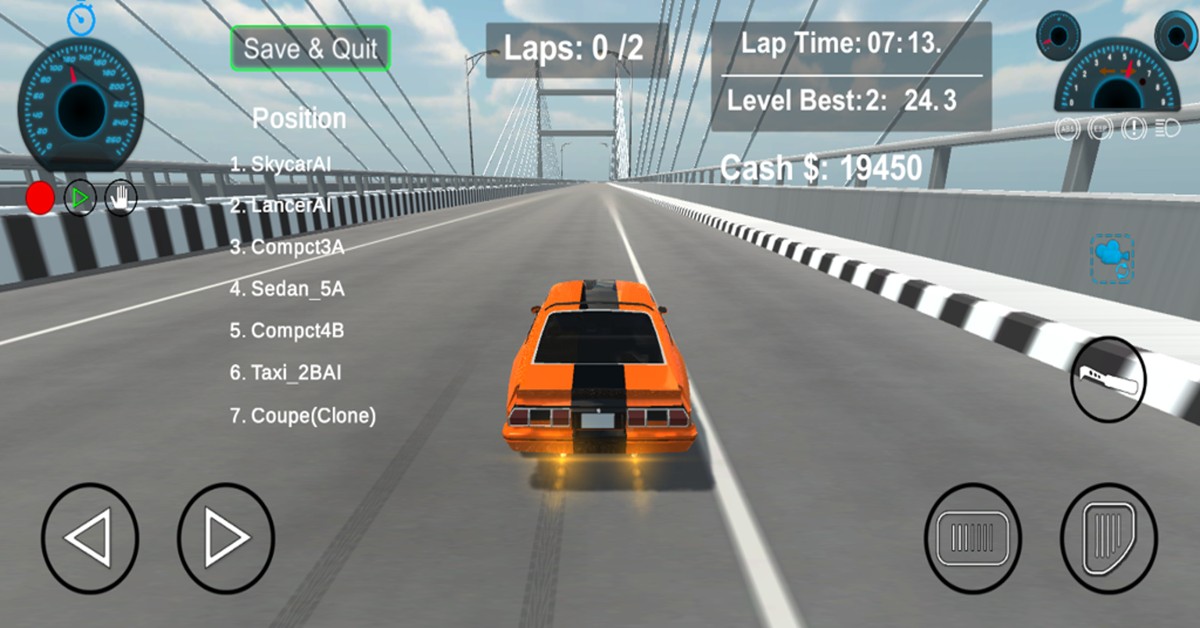Image resolution: width=1200 pixels, height=628 pixels.
Task: Hit the accelerator pedal button
Action: [x=1108, y=538]
